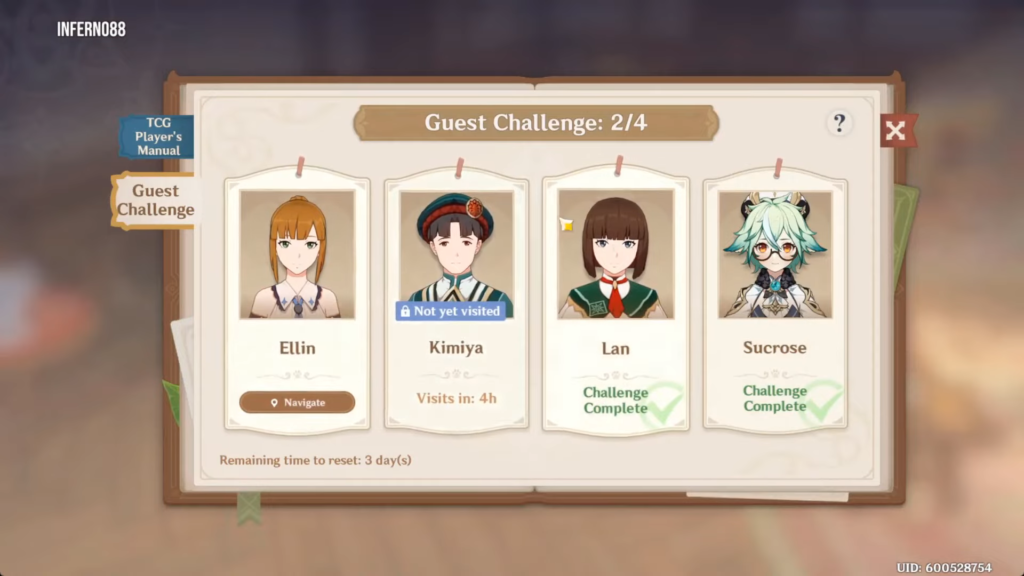Select Ellin's portrait card
1024x576 pixels.
297,255
